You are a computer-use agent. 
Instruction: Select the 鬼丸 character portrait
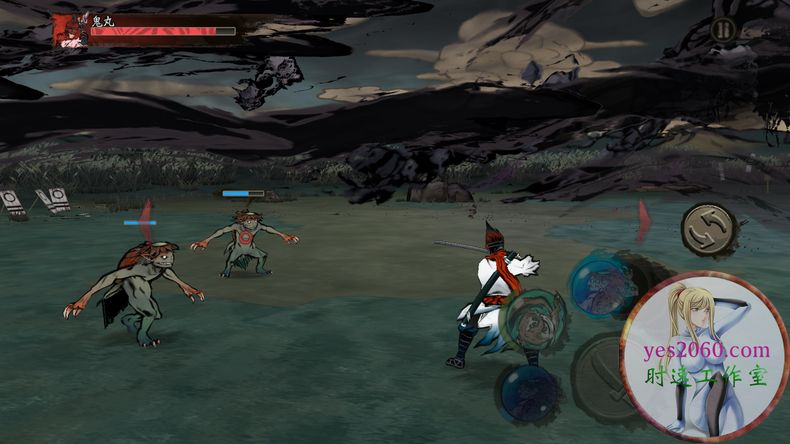[70, 32]
